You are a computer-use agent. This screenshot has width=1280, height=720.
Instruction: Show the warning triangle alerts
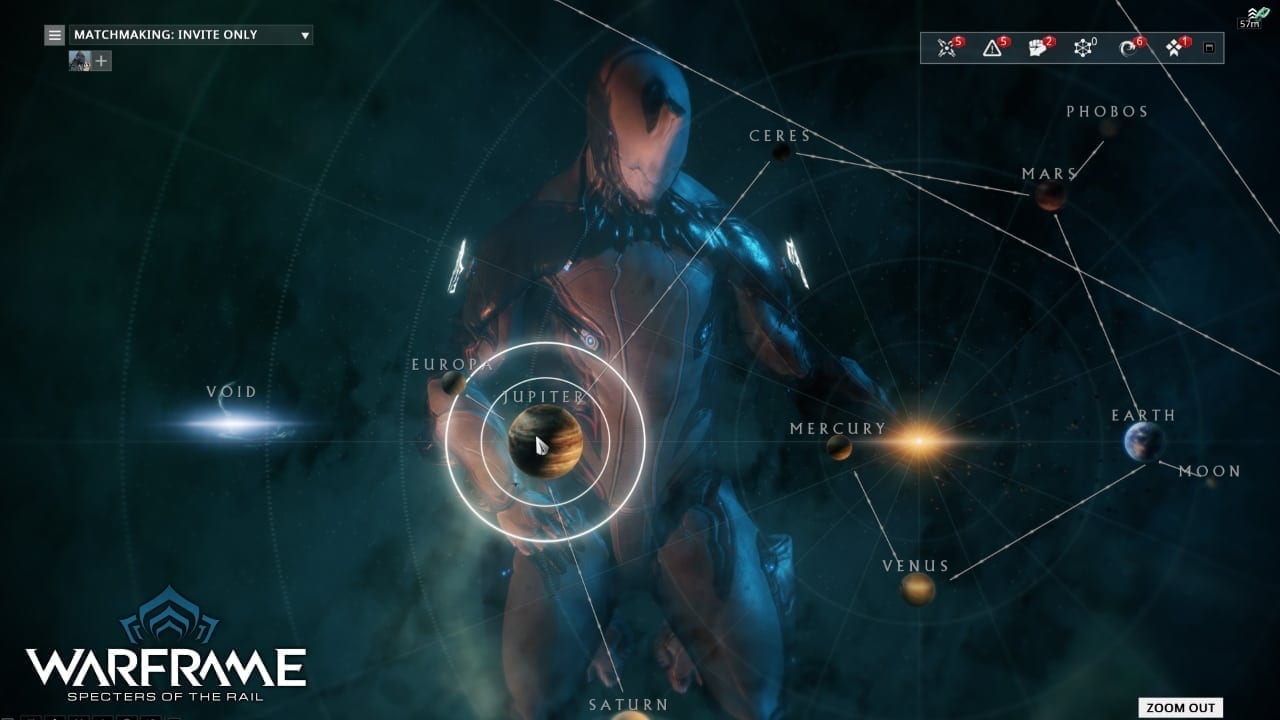(x=992, y=48)
